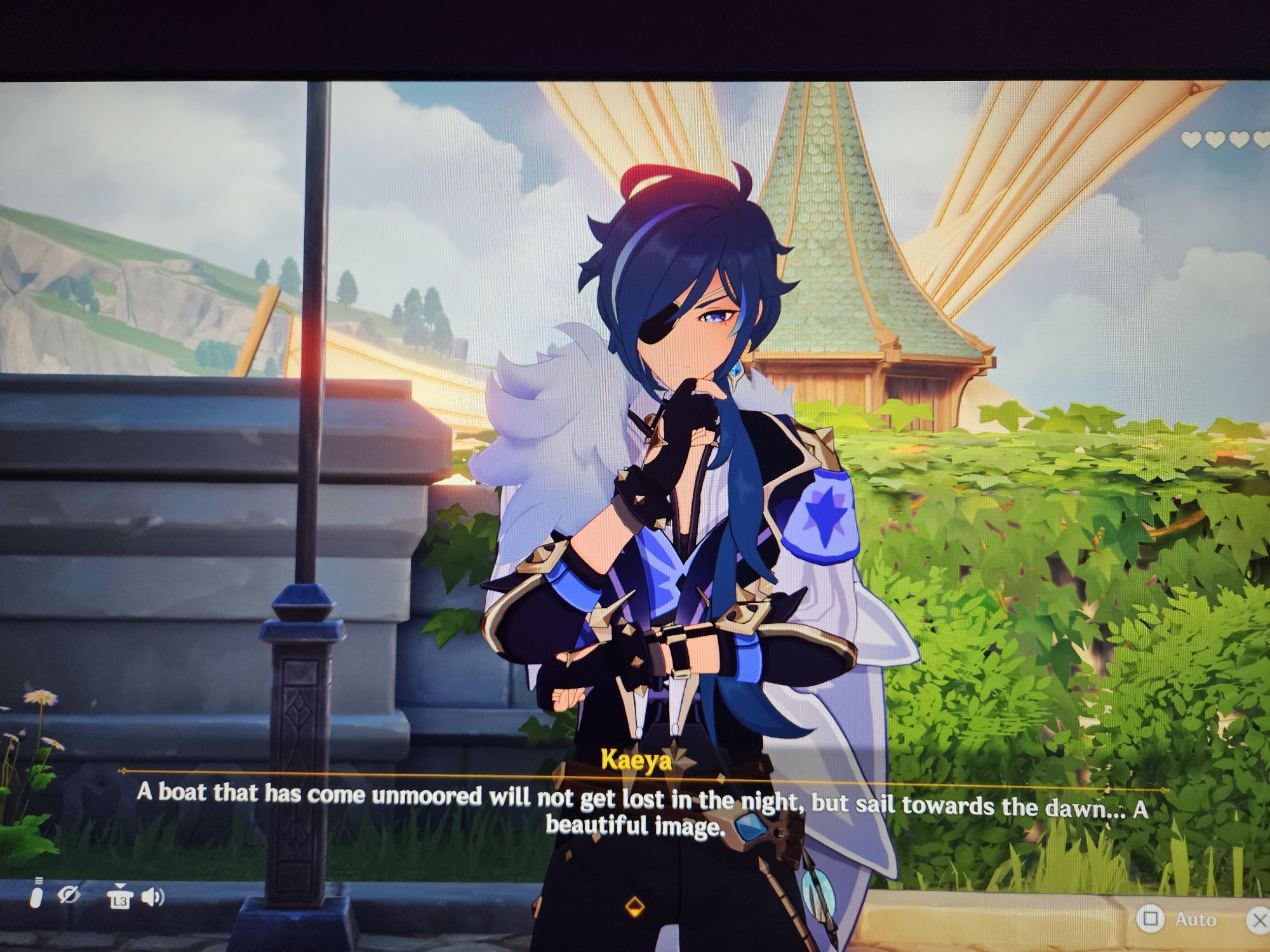The width and height of the screenshot is (1270, 952).
Task: Toggle the speaker voice-over icon
Action: 152,897
